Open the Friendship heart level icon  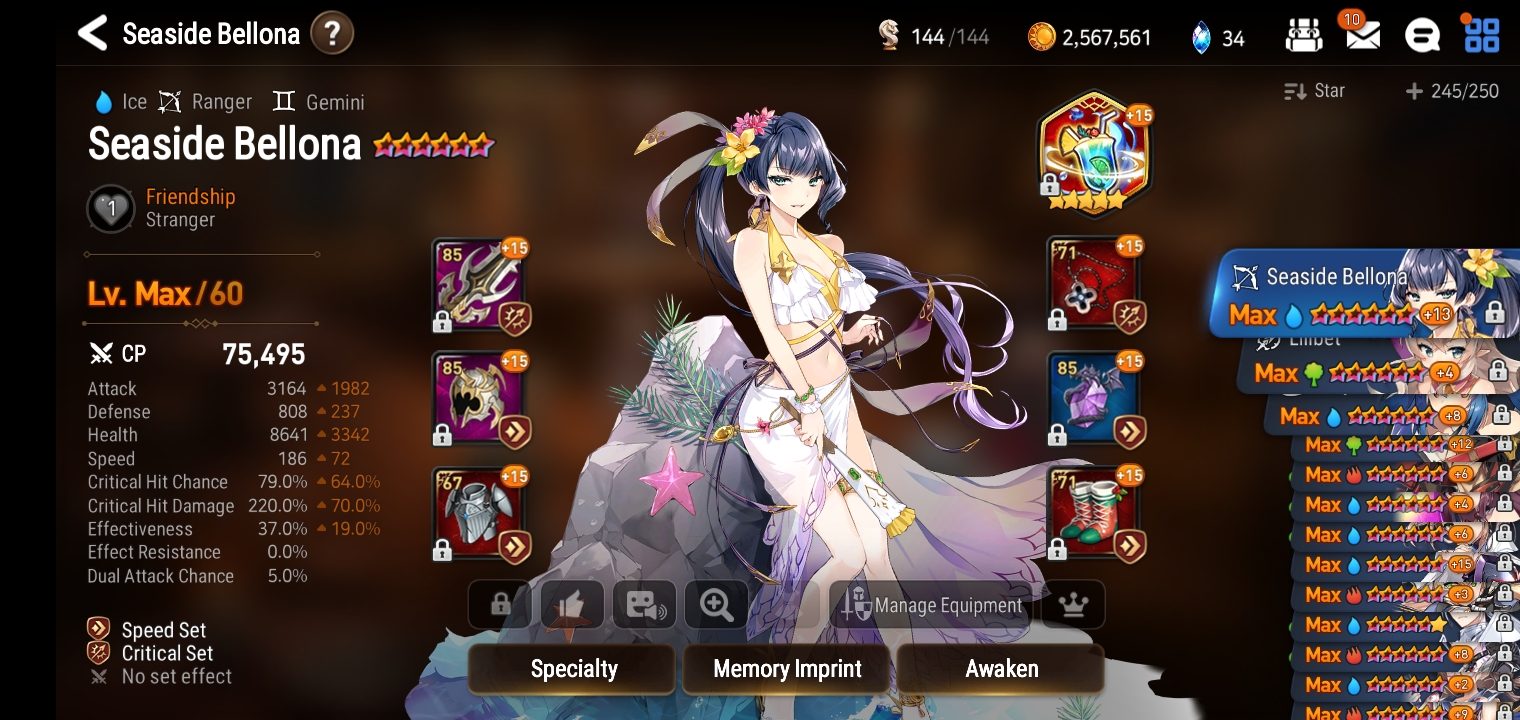pyautogui.click(x=111, y=209)
